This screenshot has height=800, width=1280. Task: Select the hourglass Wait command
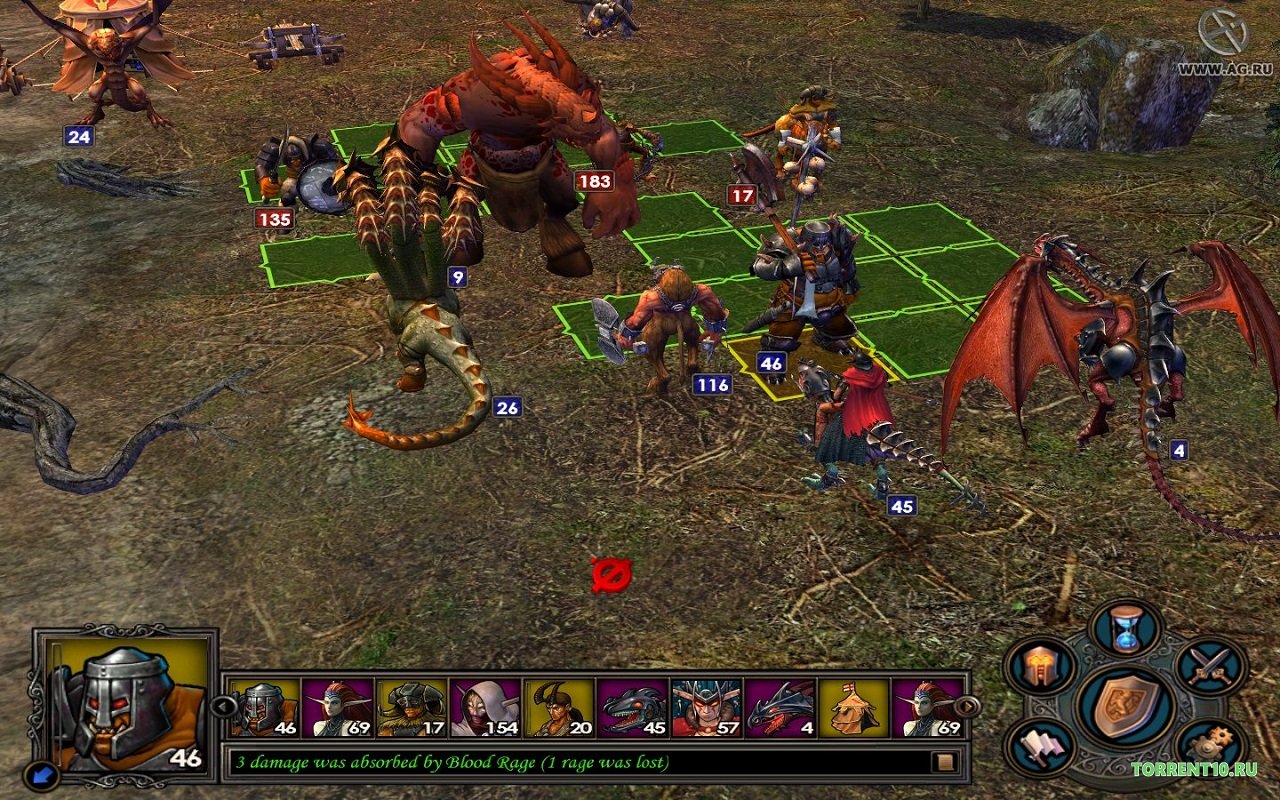1126,631
